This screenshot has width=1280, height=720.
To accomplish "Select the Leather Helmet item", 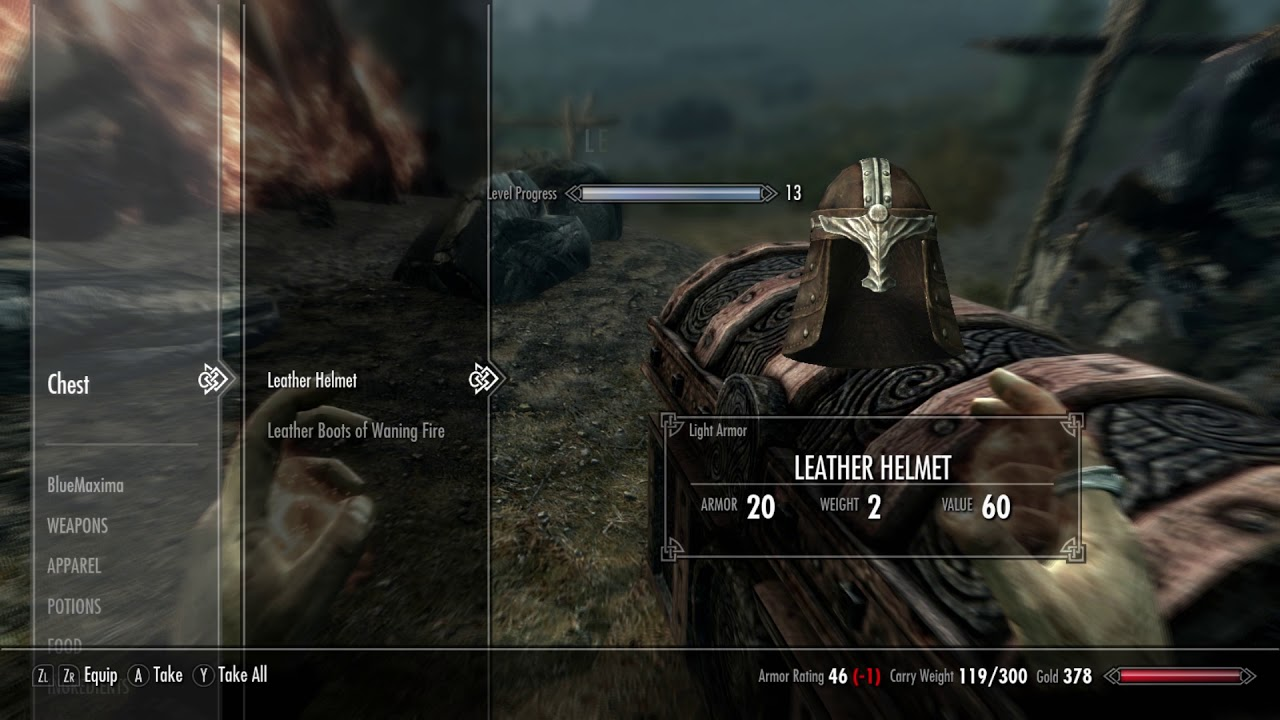I will [x=312, y=380].
